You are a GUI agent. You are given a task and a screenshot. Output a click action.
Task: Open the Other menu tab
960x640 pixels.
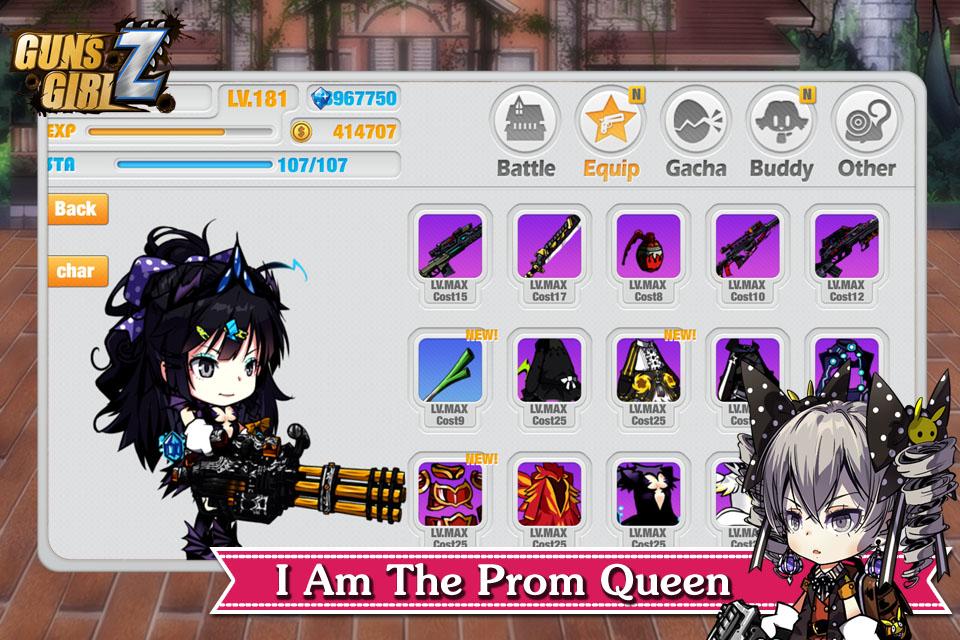pyautogui.click(x=867, y=132)
